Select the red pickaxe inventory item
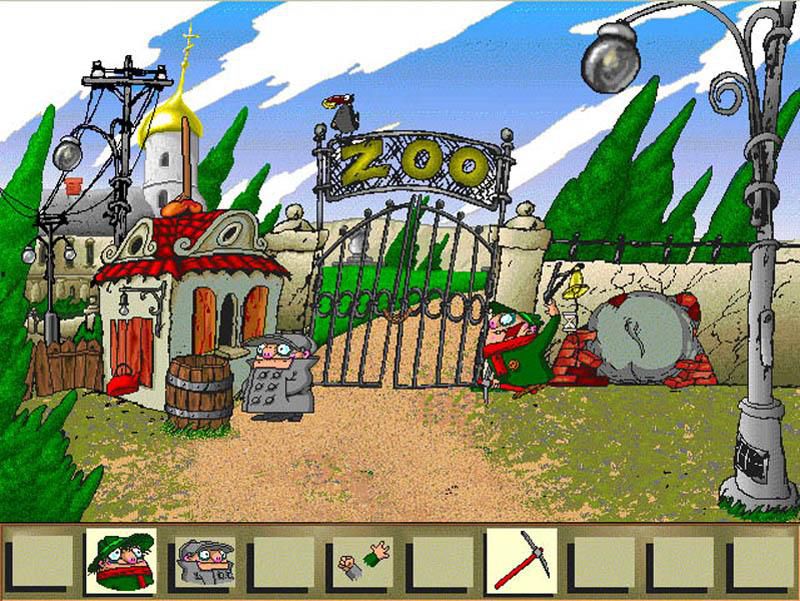This screenshot has height=601, width=800. click(520, 562)
